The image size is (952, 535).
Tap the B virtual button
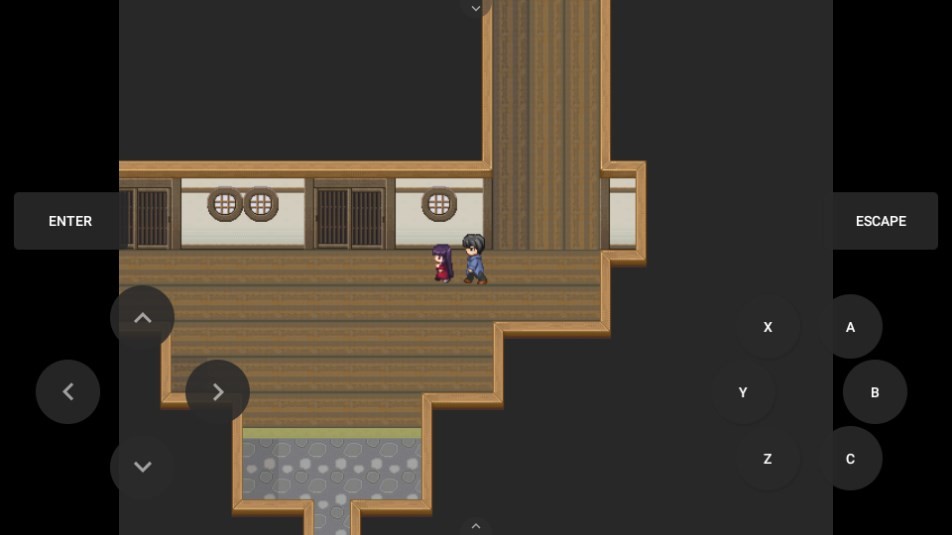pos(874,392)
